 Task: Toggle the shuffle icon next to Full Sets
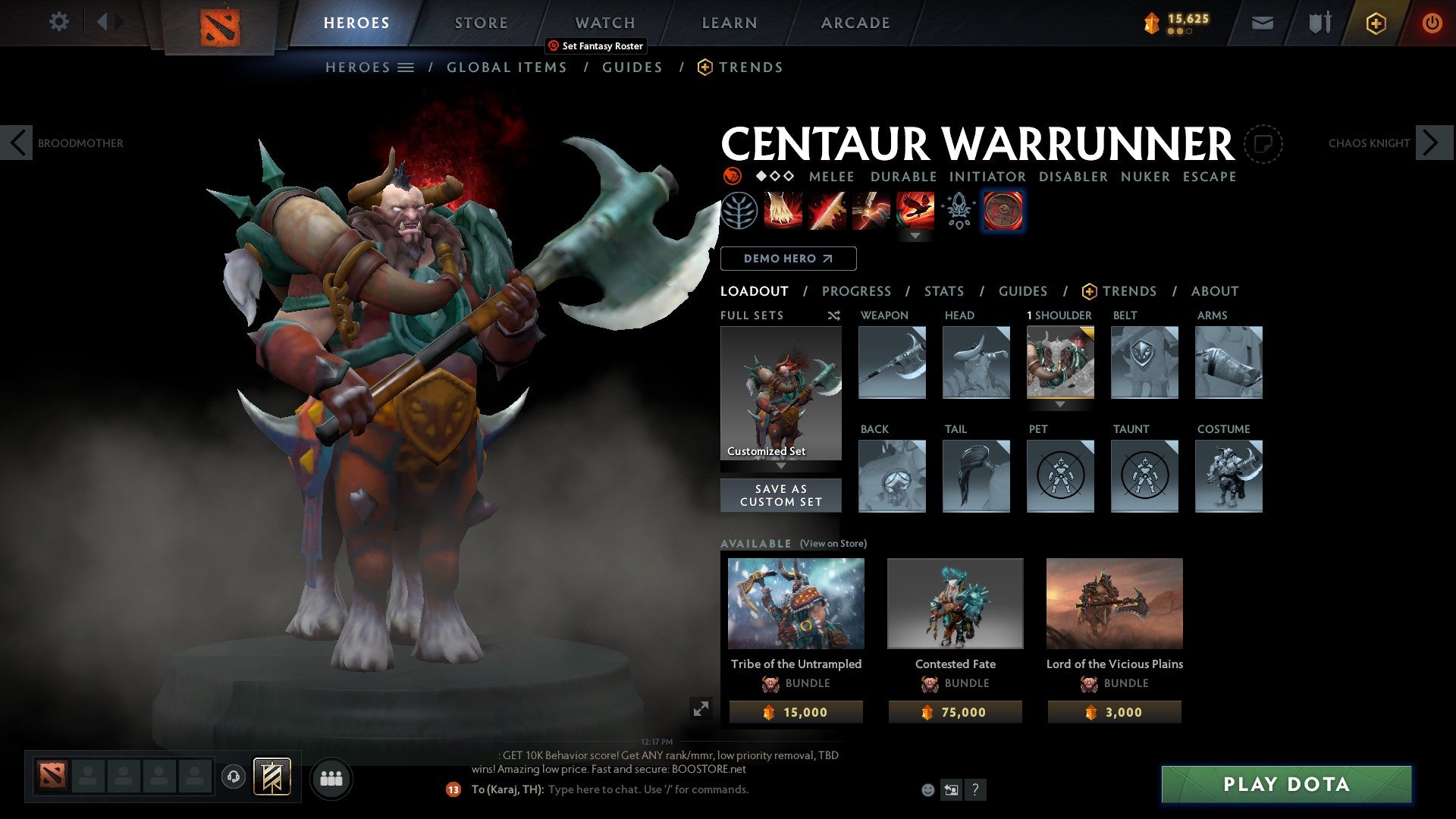click(x=834, y=315)
